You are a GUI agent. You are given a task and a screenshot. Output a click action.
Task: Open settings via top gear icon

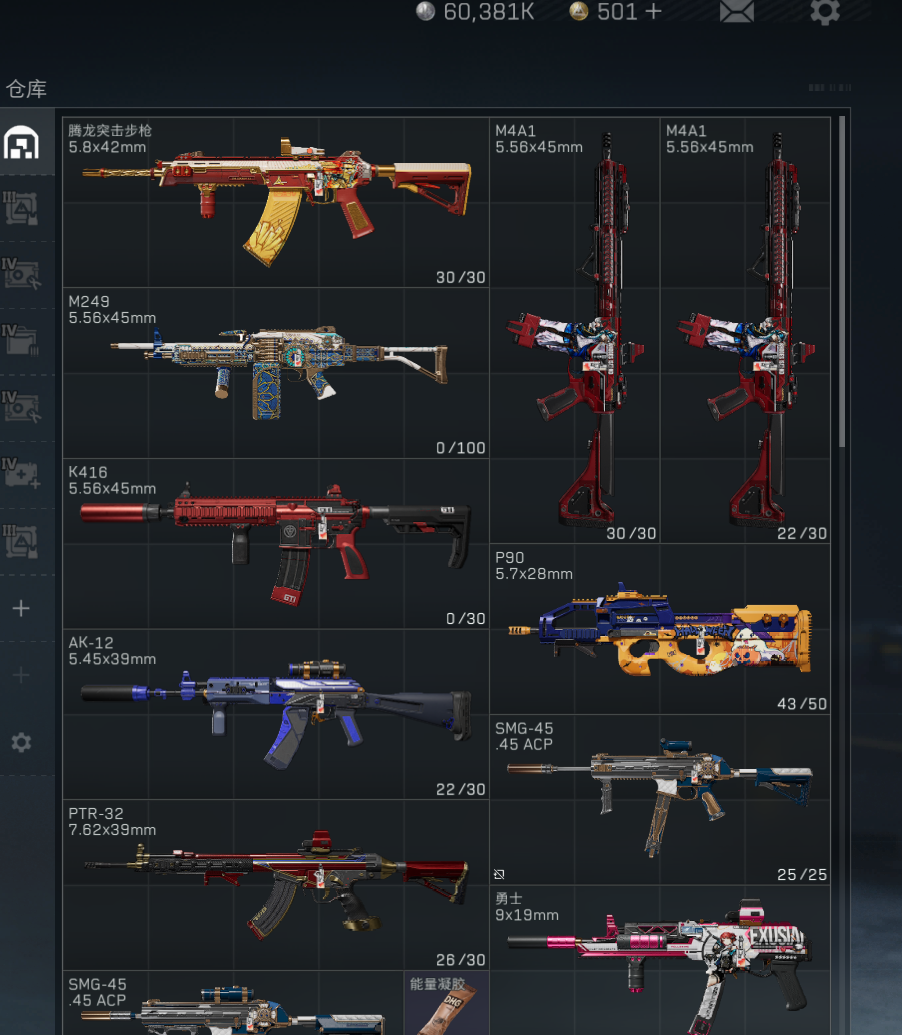(x=824, y=12)
